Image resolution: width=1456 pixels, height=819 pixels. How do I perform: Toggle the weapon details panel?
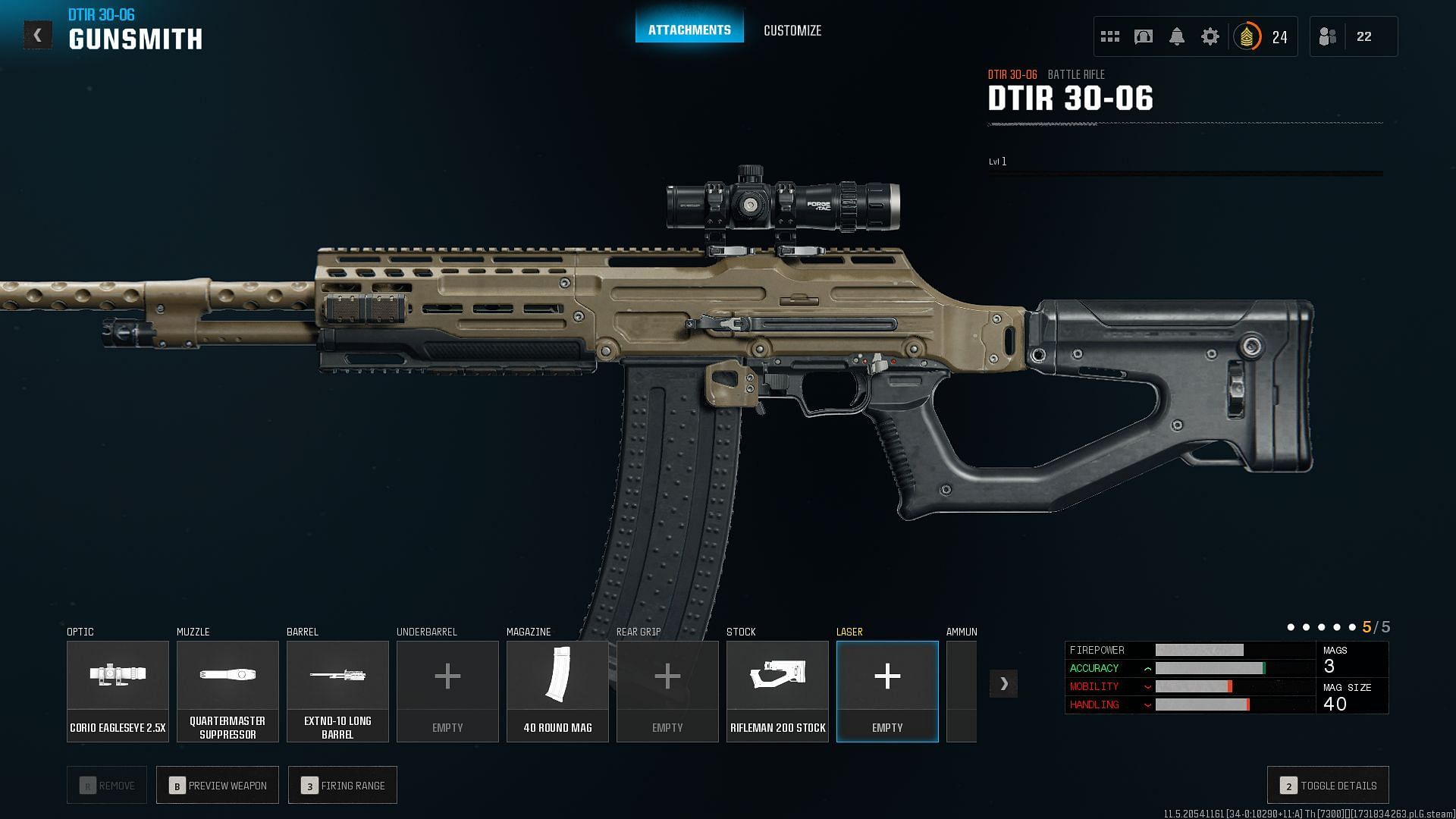pos(1328,786)
